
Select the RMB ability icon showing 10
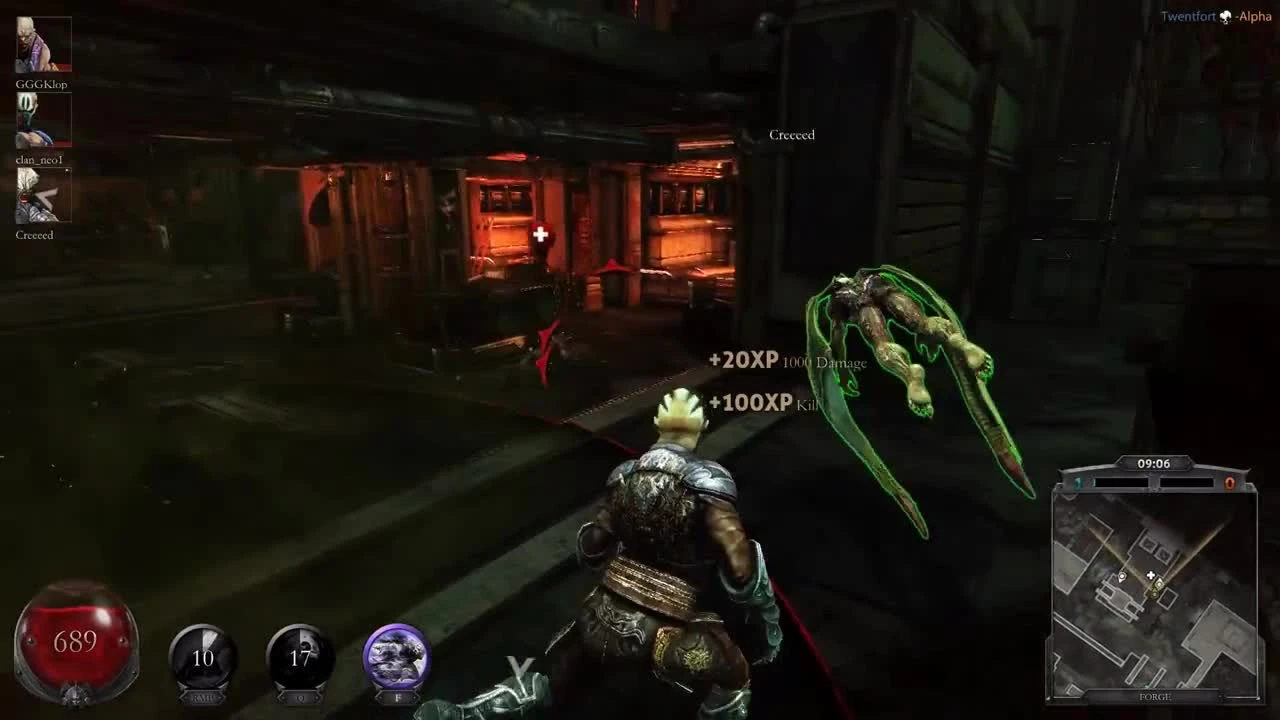point(204,655)
